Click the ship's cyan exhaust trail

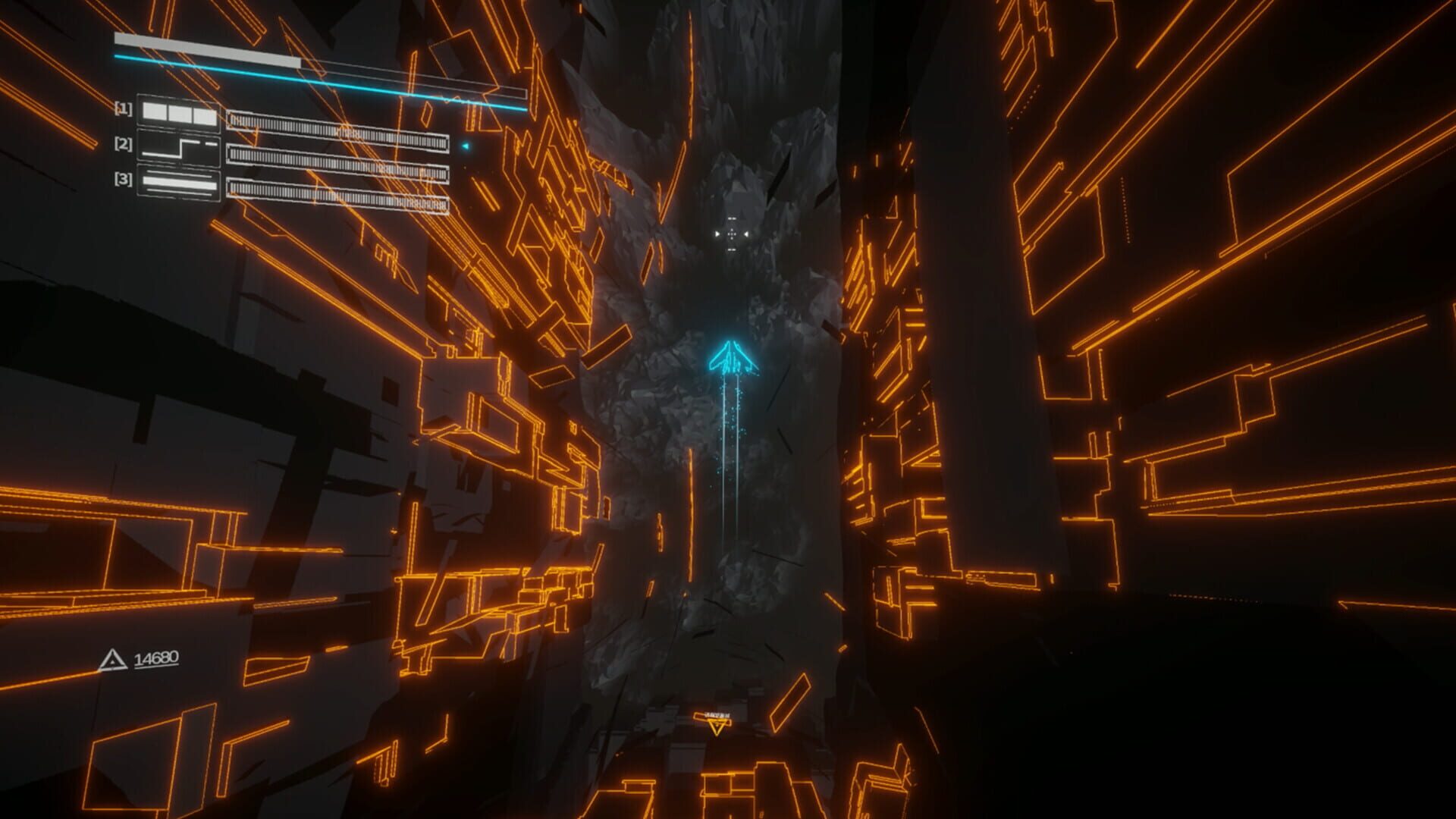tap(730, 455)
